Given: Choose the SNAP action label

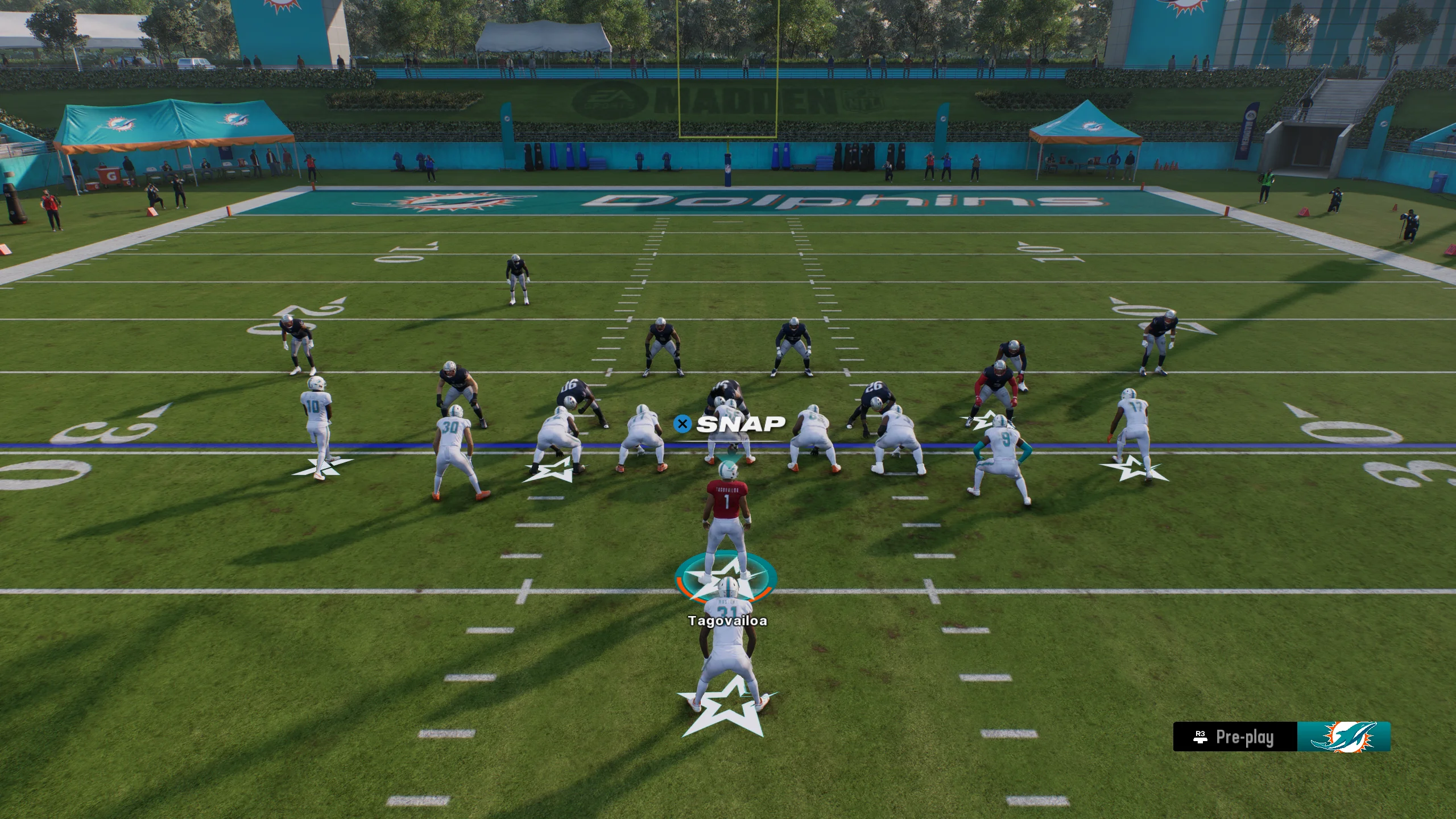Looking at the screenshot, I should (740, 424).
